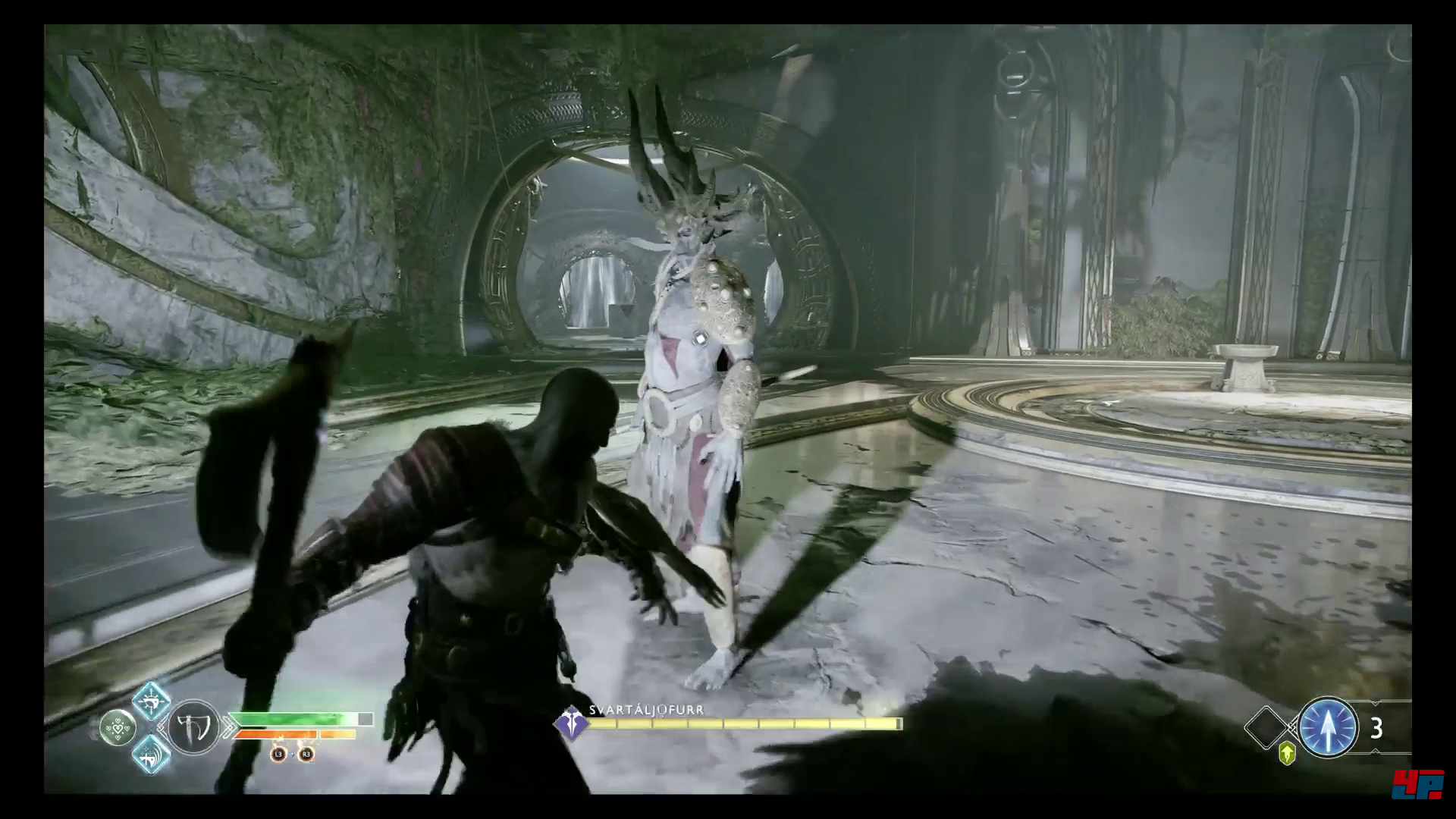Viewport: 1456px width, 819px height.
Task: Select the Leviathan Axe weapon icon
Action: 193,726
